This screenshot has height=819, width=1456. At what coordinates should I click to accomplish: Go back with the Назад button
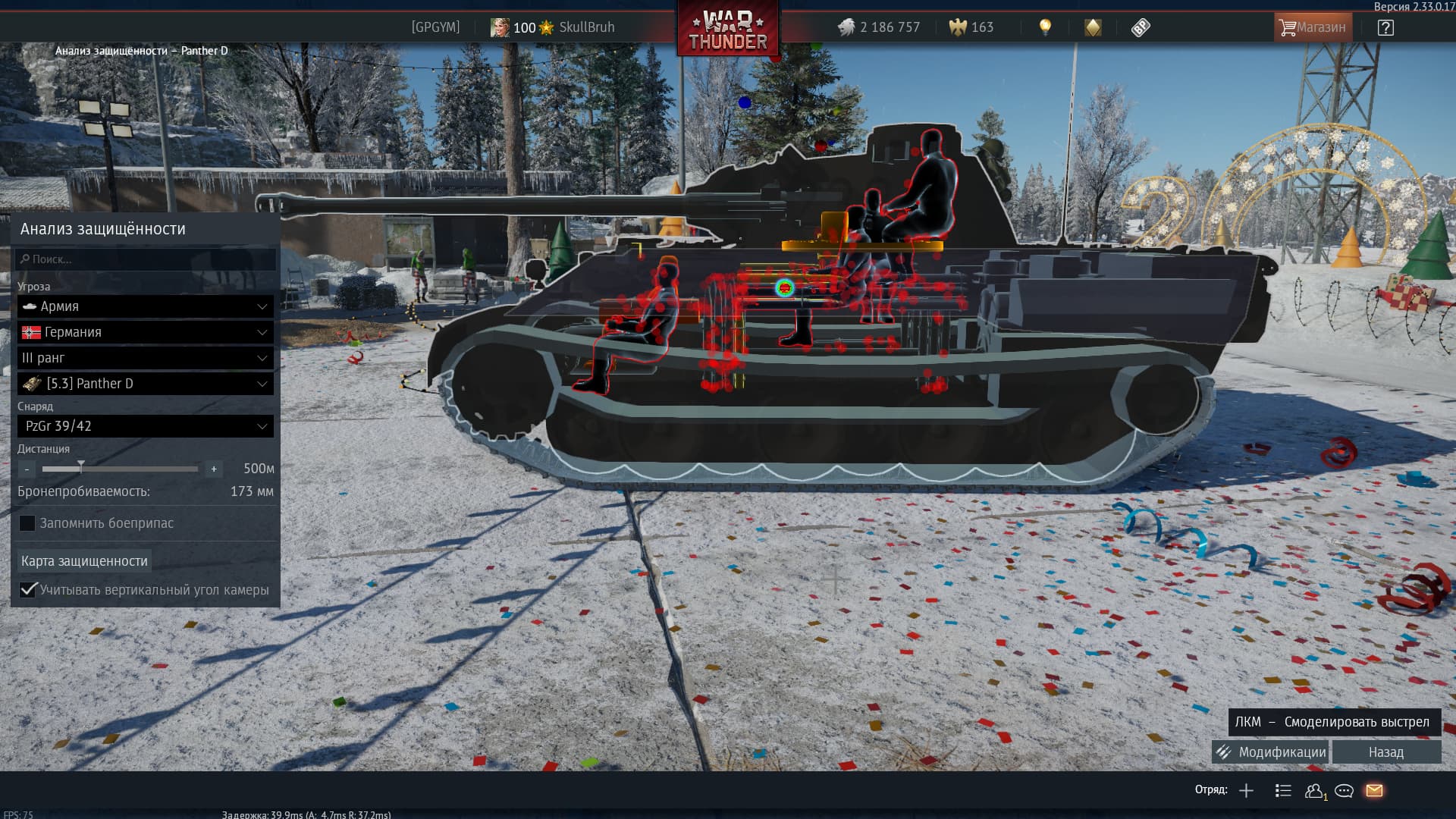click(1386, 752)
